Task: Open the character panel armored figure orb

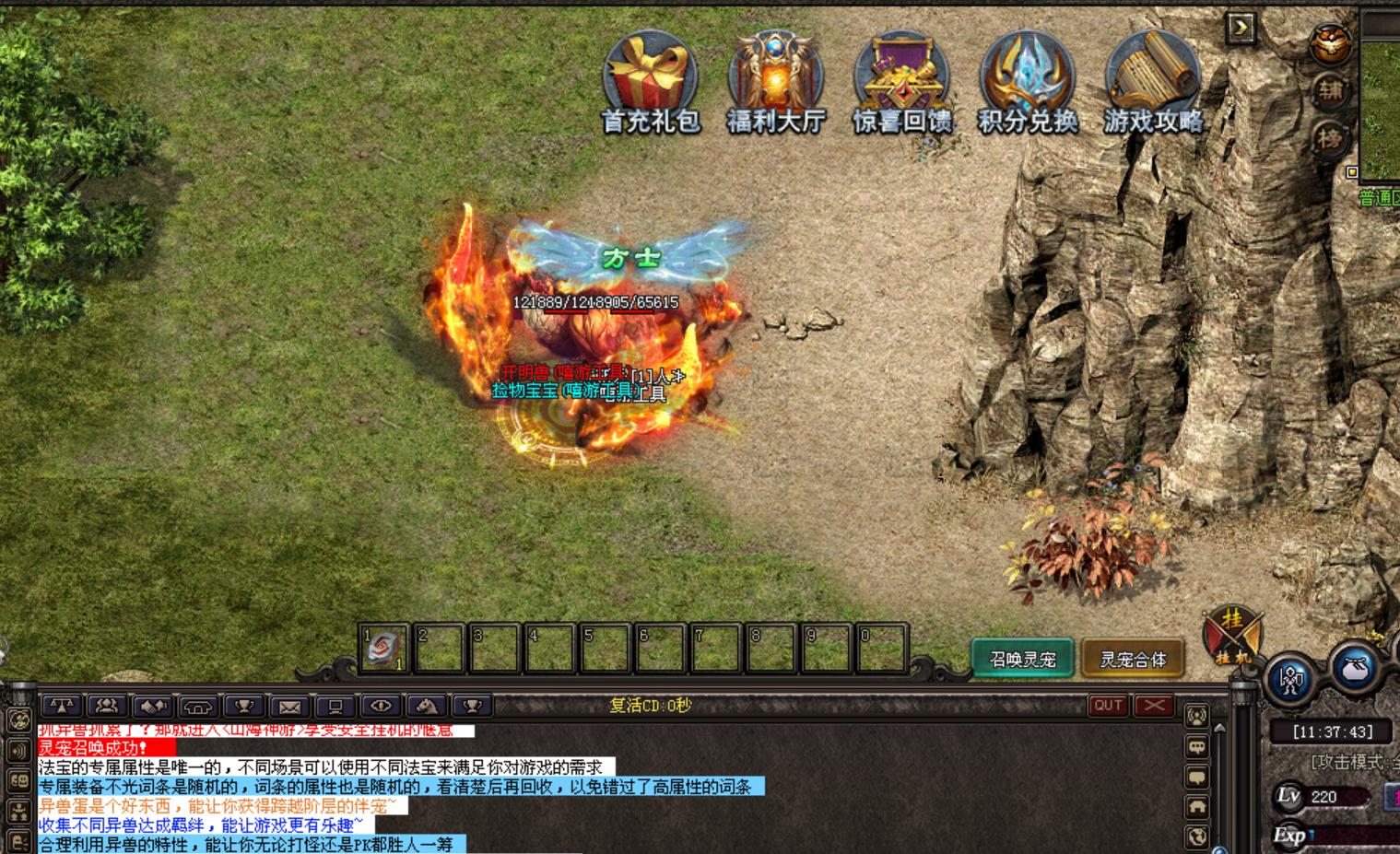Action: click(x=1290, y=680)
